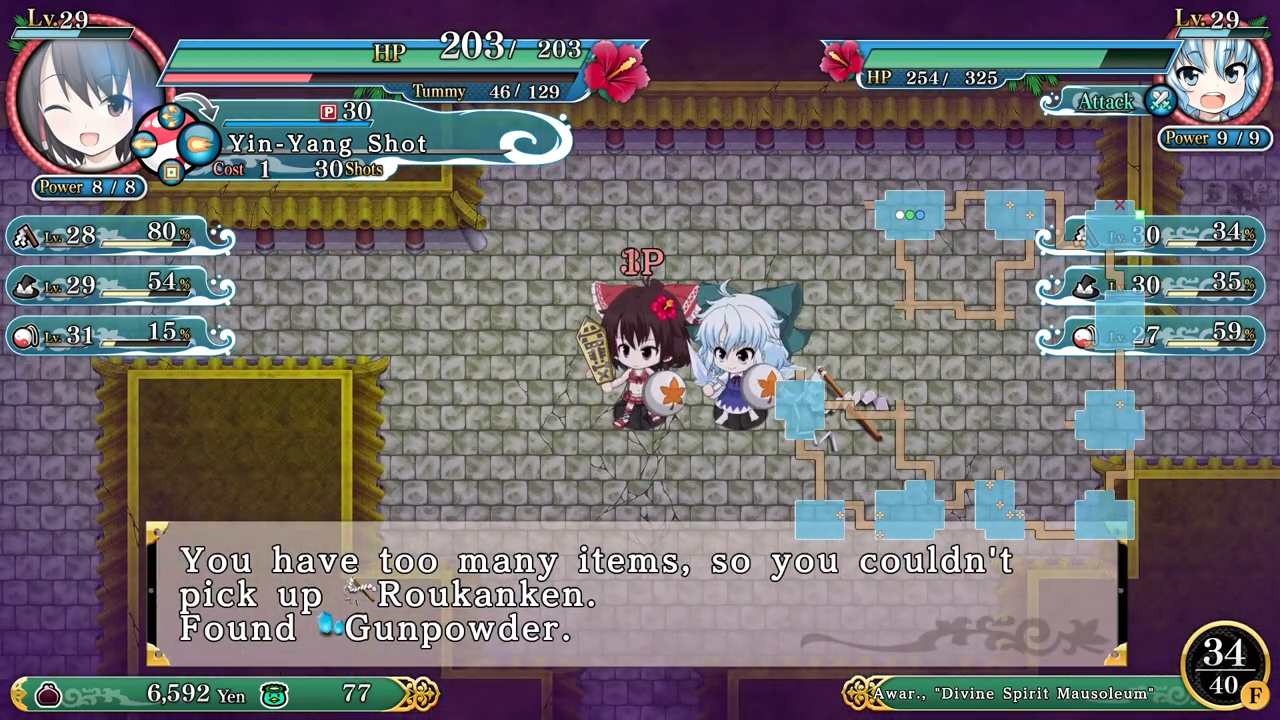Click the yin-yang orb equipment icon at Lv.31
1280x720 pixels.
point(25,336)
